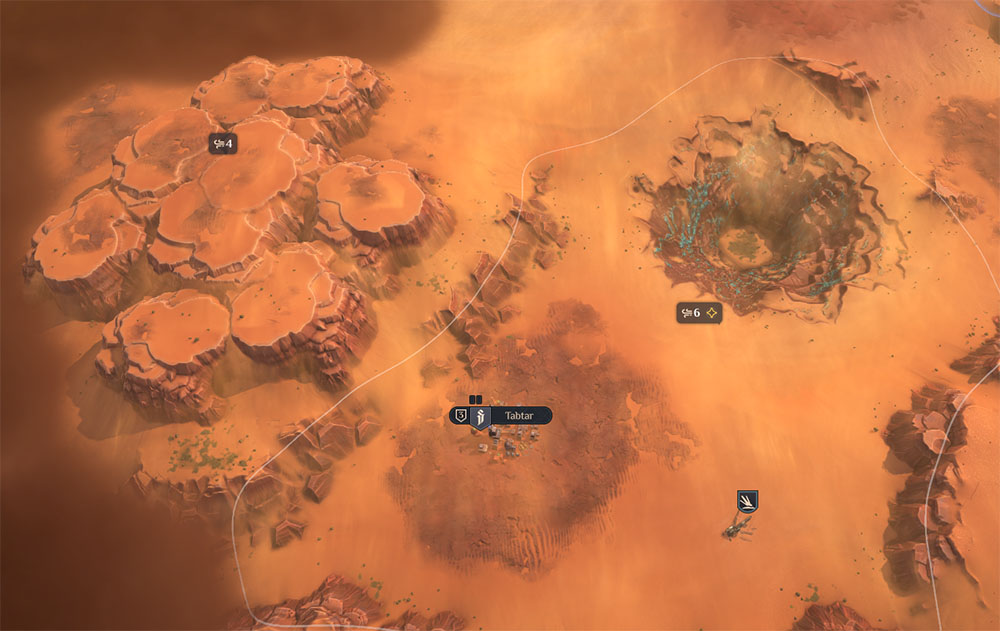Open the wind strength 4 region marker
1000x631 pixels.
point(221,144)
